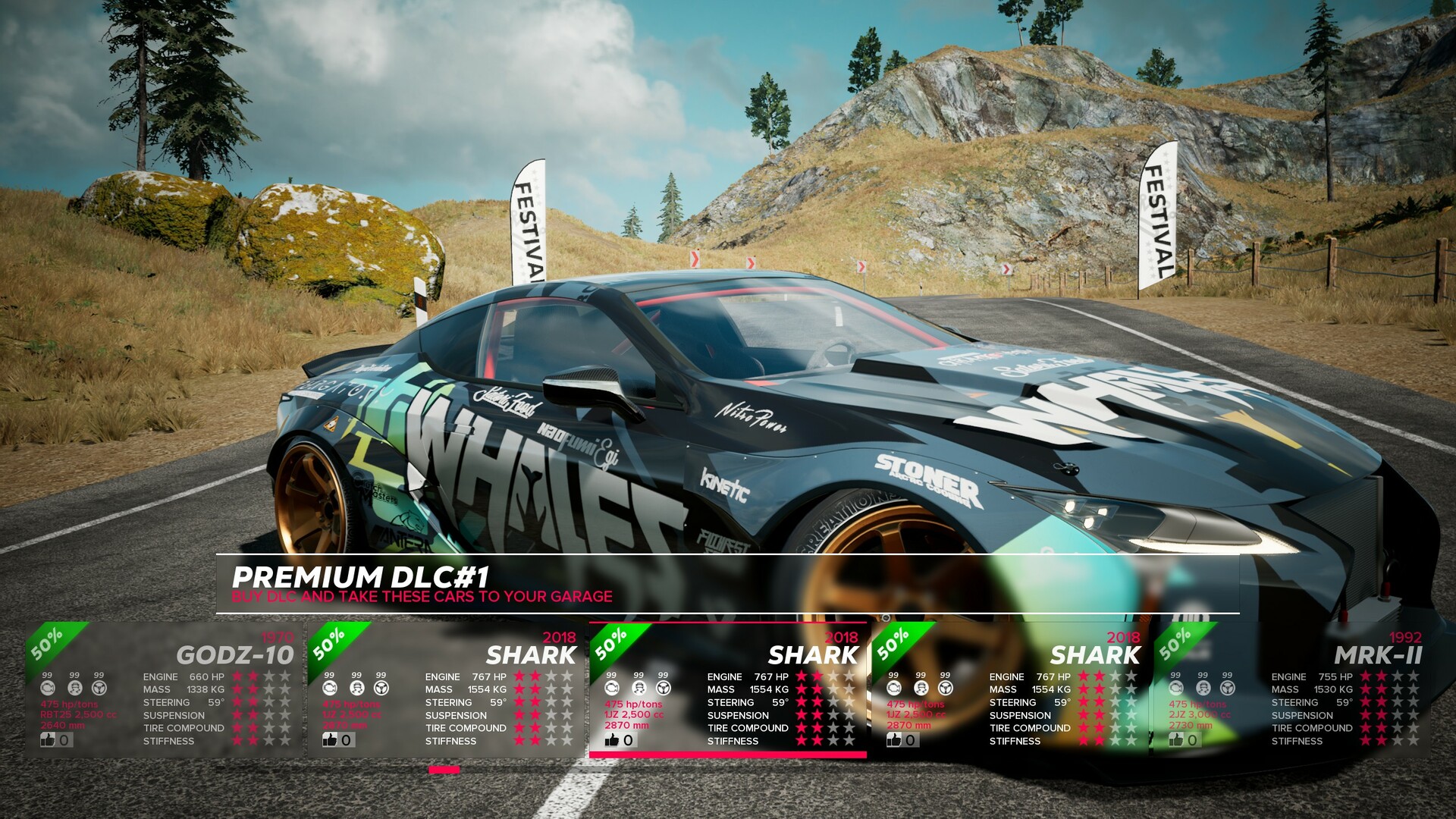Click the helmet icon on the fourth SHARK card
The height and width of the screenshot is (819, 1456).
(920, 689)
